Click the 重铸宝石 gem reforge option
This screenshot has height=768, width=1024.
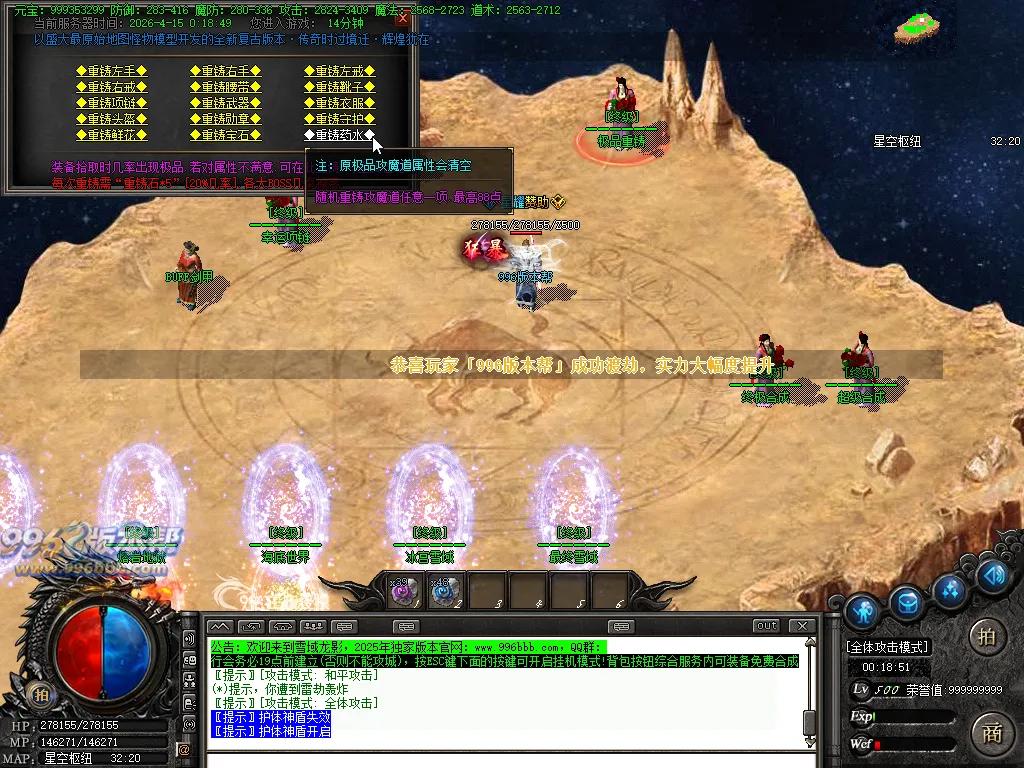click(x=225, y=135)
